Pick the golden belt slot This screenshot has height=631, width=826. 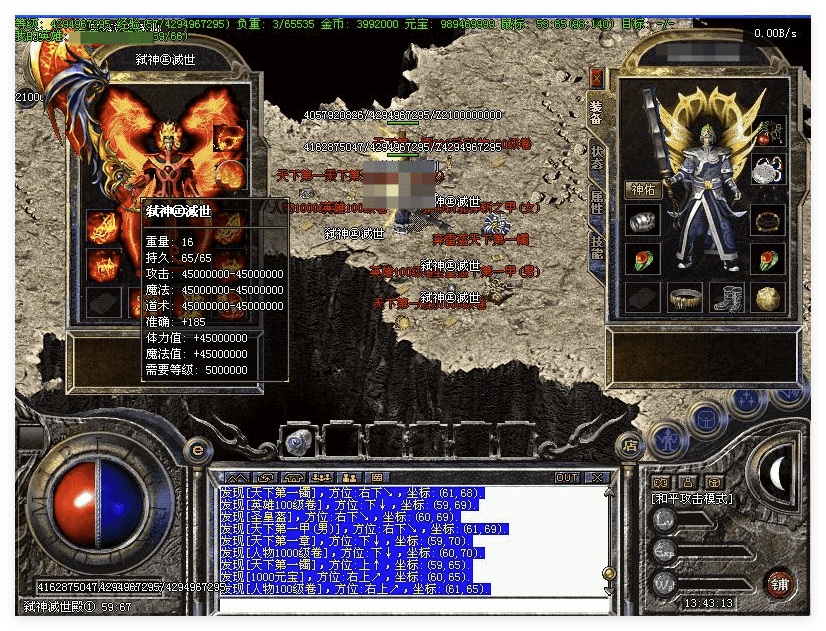(684, 297)
